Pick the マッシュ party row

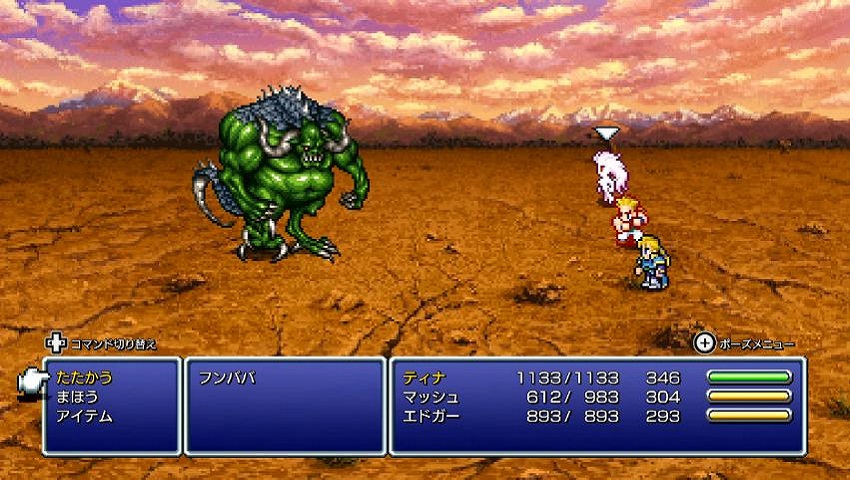pos(429,397)
